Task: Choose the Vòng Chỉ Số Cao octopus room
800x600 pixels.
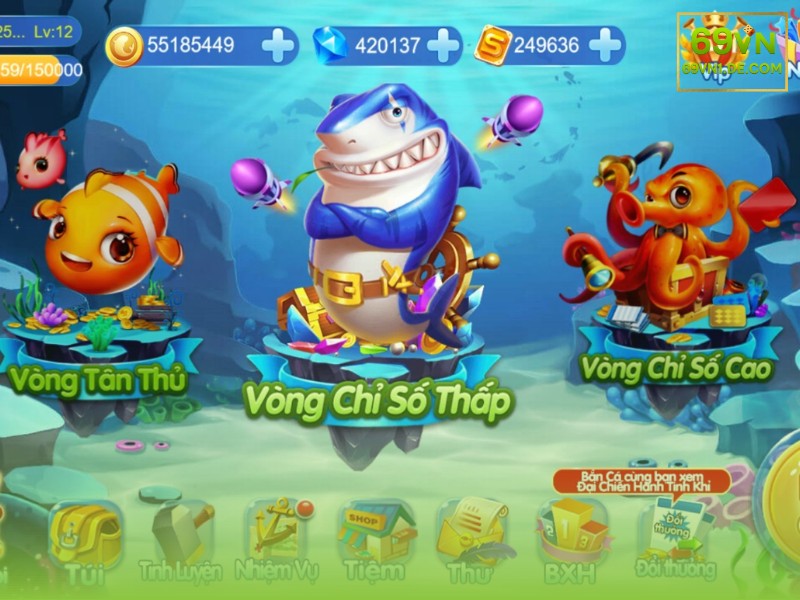Action: (670, 260)
